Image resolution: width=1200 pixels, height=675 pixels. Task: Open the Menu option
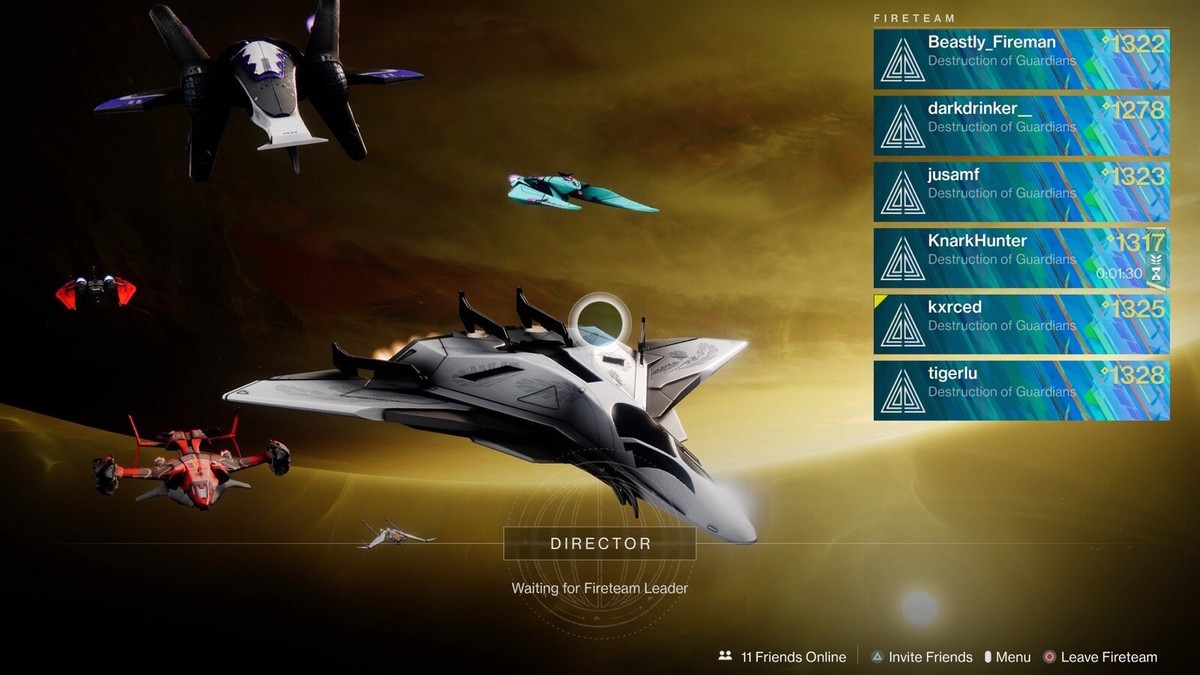[1007, 657]
